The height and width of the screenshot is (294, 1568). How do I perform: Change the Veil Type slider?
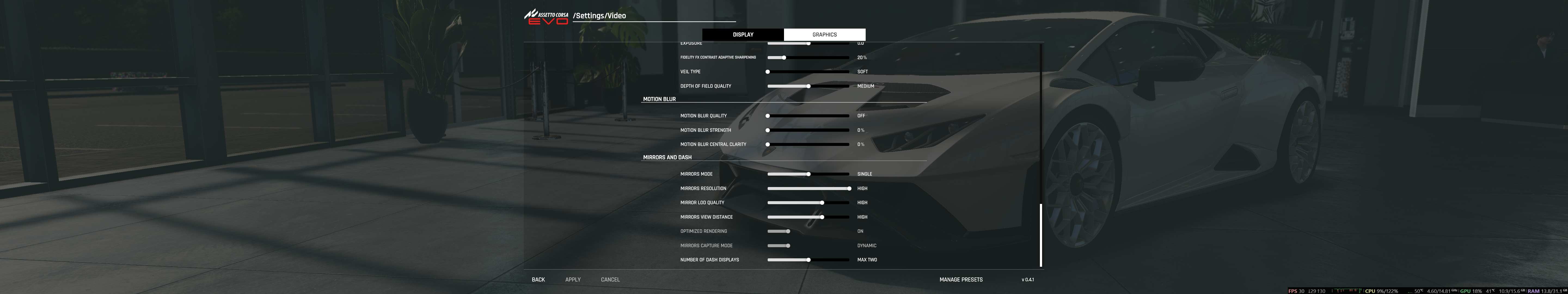768,72
